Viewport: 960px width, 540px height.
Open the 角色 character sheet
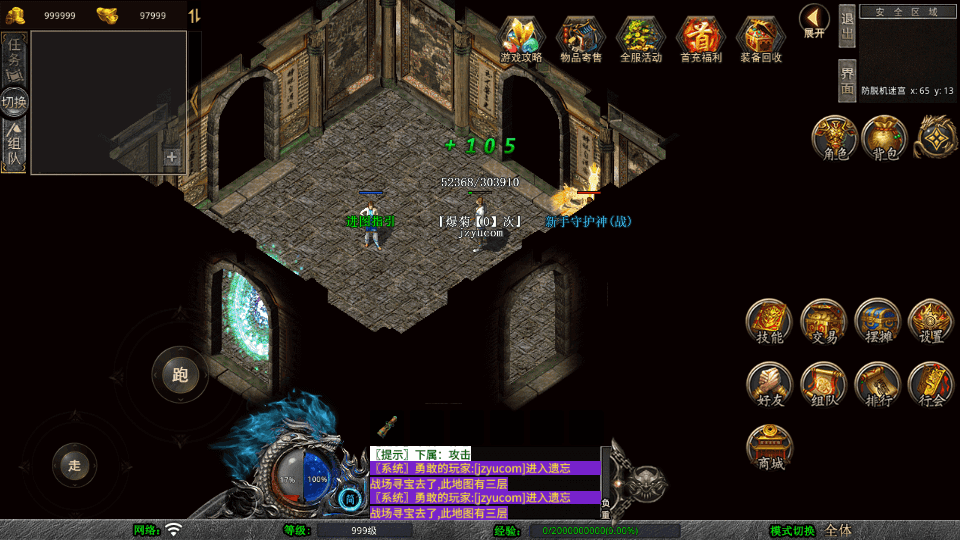[834, 138]
